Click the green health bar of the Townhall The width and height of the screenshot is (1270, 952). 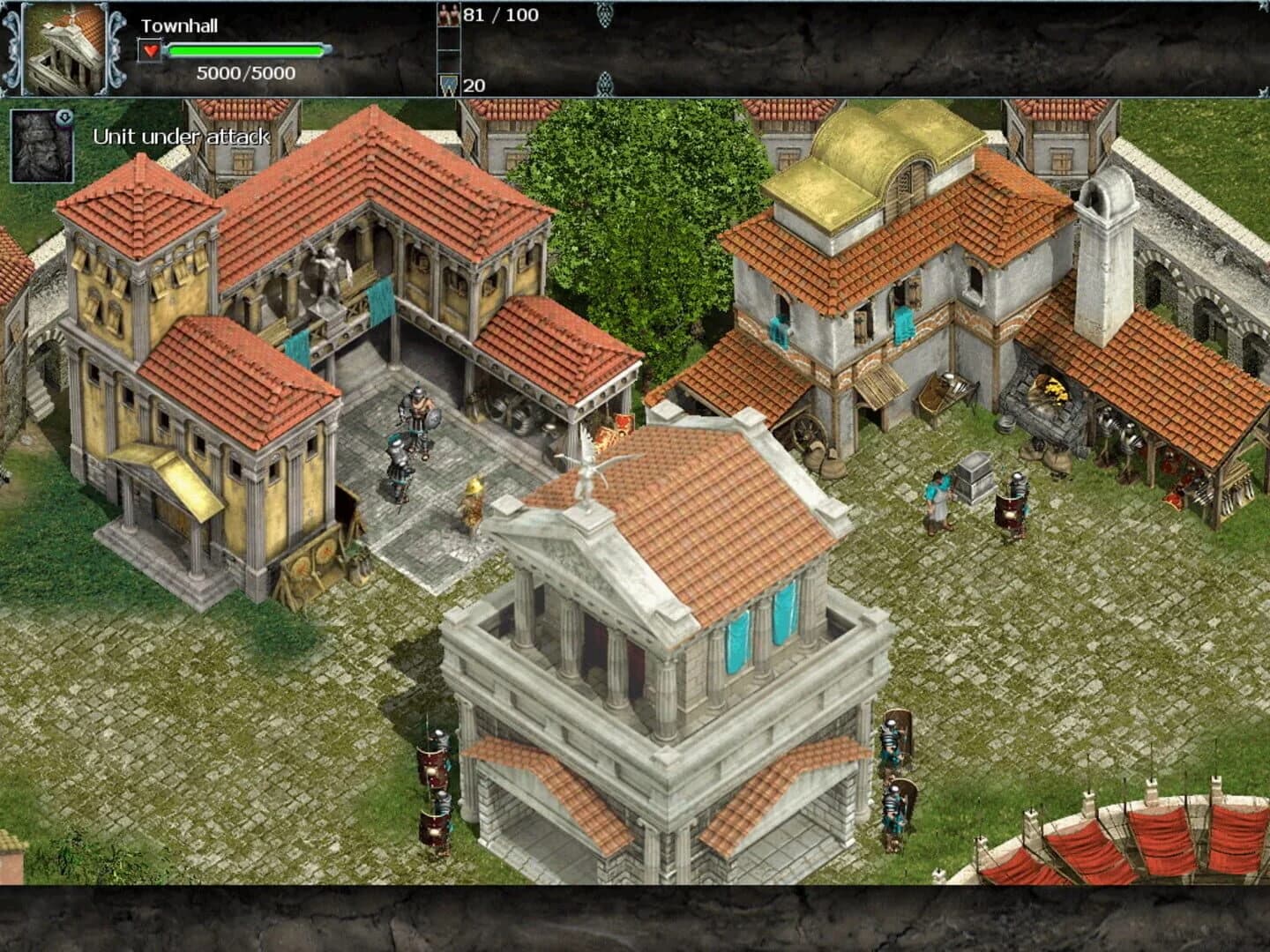tap(244, 51)
